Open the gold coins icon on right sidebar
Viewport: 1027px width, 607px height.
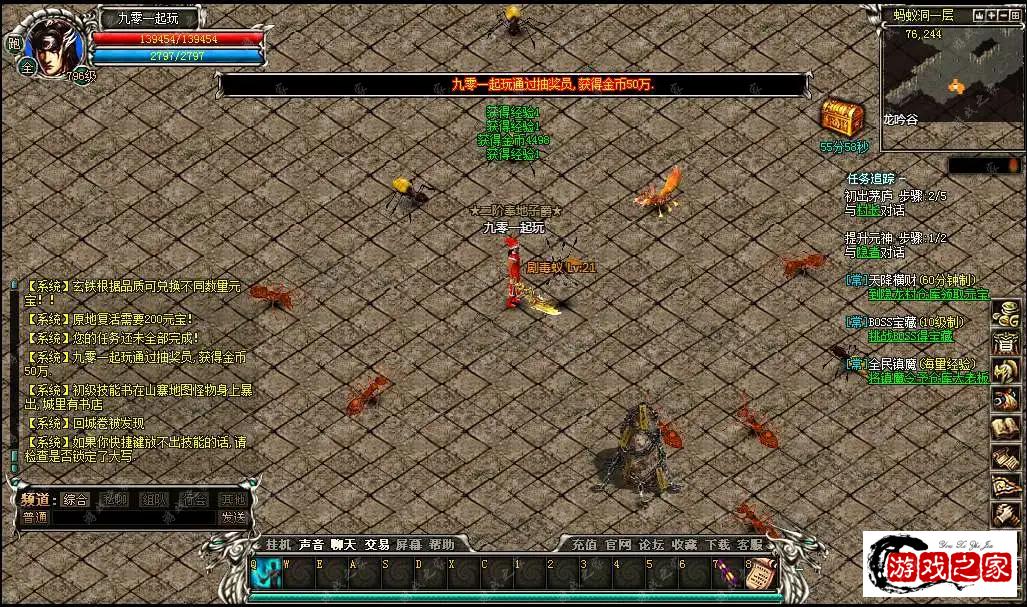click(x=1005, y=314)
